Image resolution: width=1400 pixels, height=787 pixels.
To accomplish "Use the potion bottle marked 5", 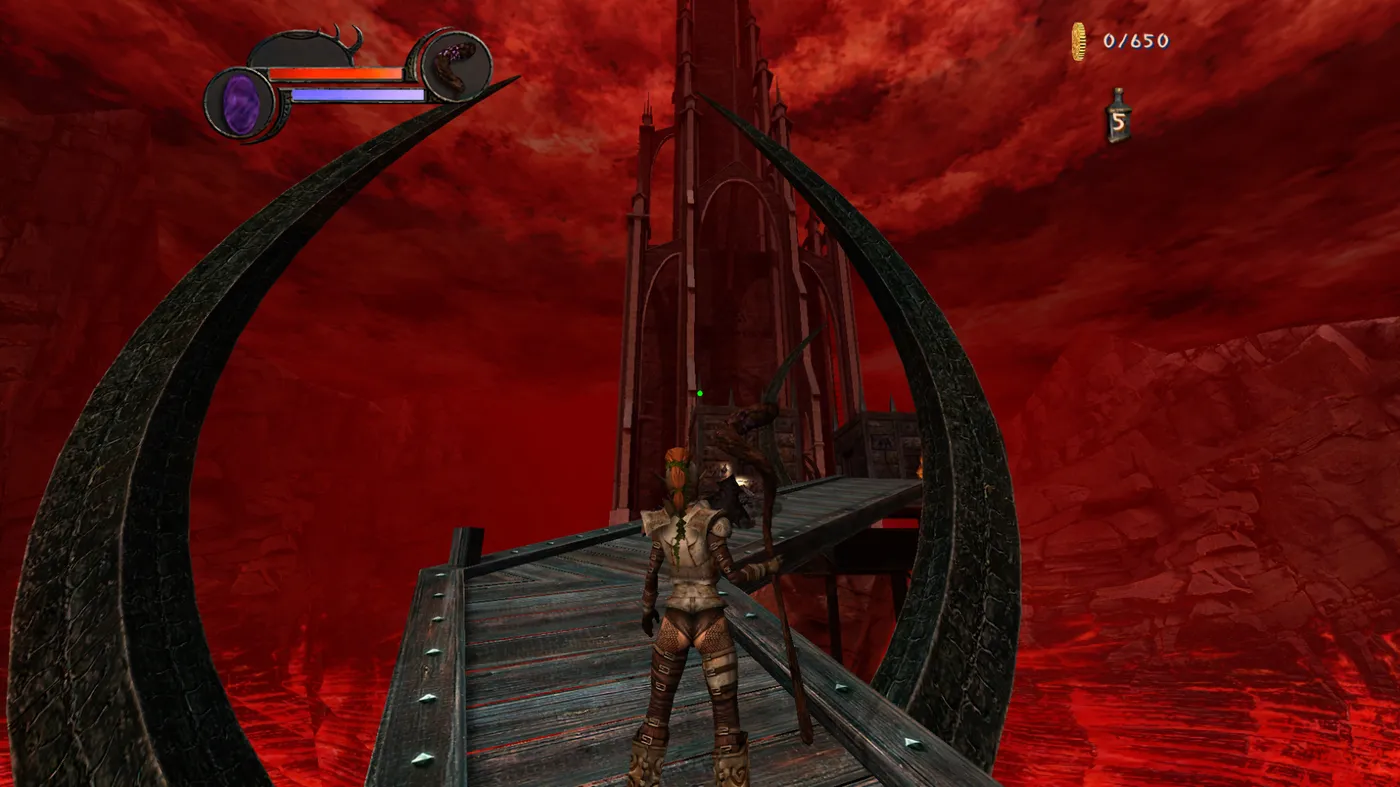I will pos(1119,116).
